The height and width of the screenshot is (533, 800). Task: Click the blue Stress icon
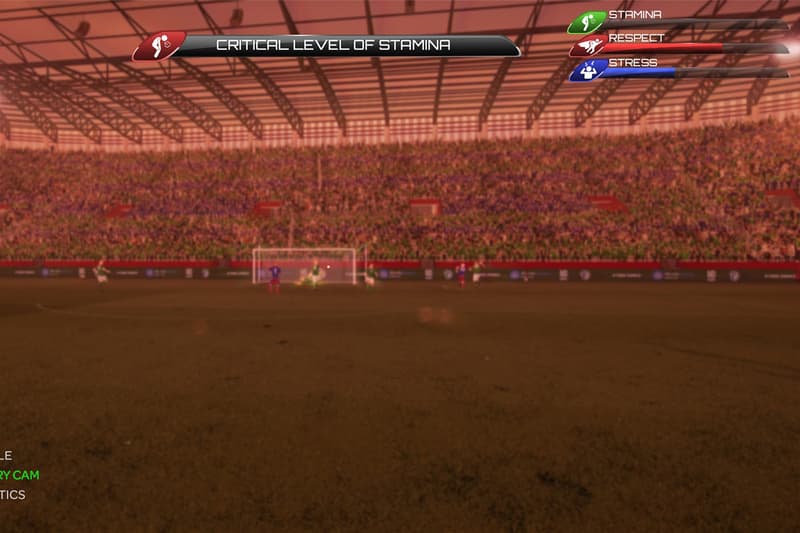(587, 70)
